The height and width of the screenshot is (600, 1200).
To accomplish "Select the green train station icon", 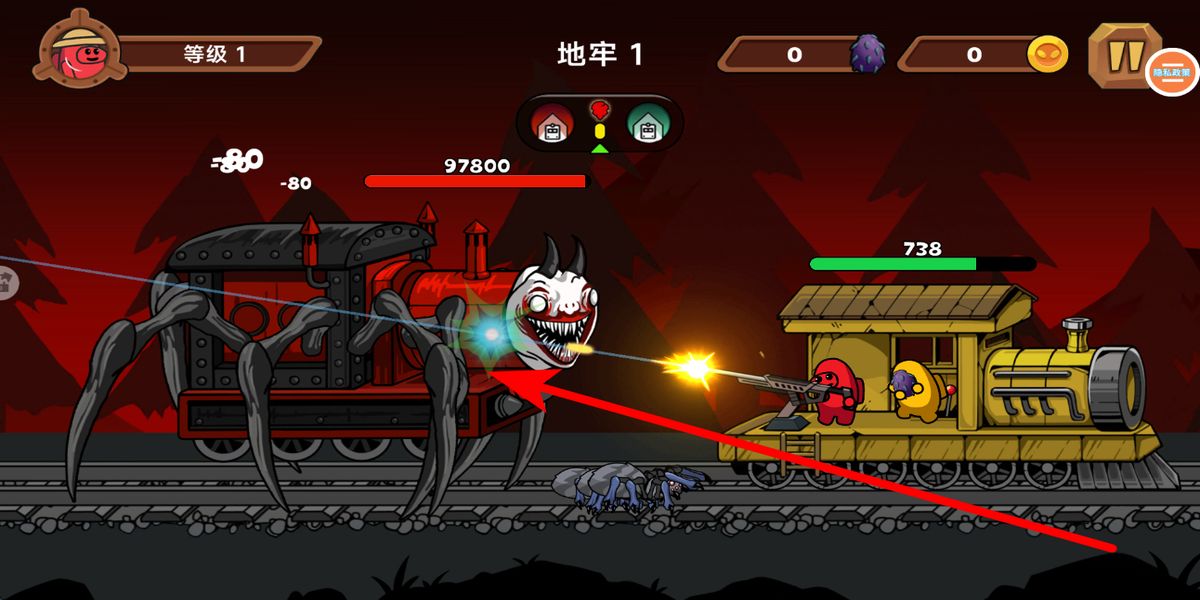I will point(647,124).
